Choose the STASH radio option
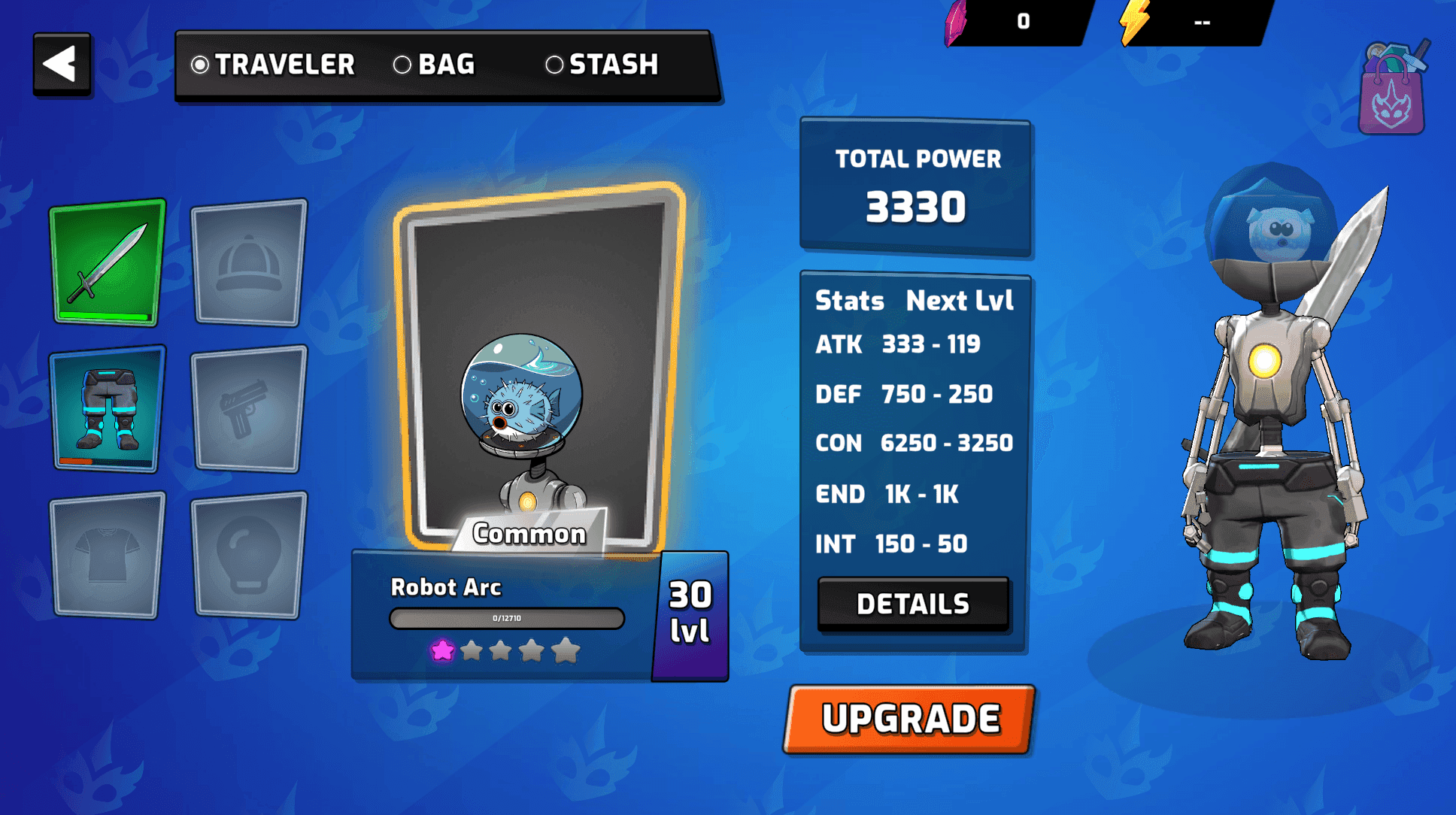 point(557,66)
